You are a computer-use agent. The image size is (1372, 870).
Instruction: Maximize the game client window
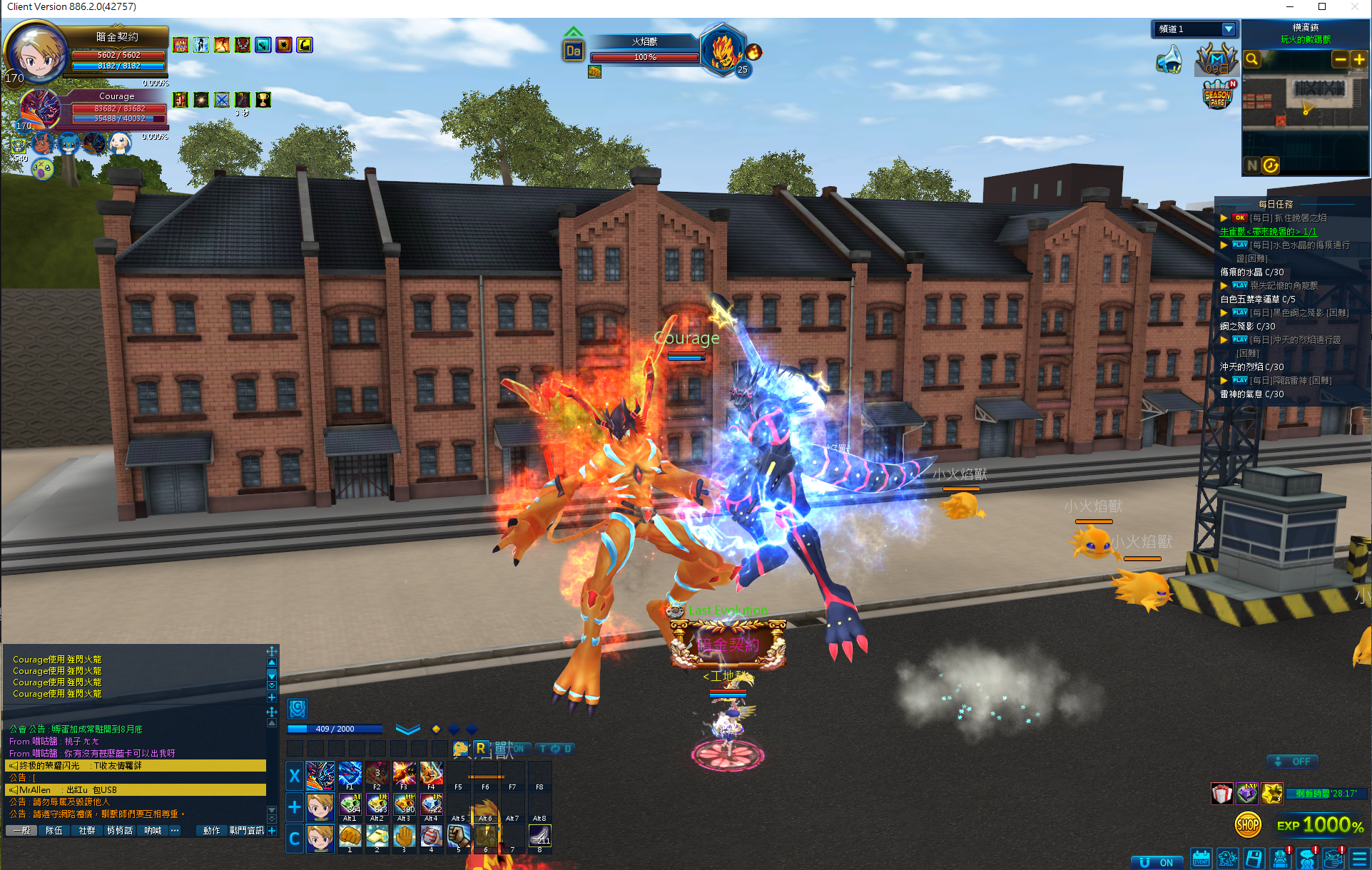(1322, 6)
